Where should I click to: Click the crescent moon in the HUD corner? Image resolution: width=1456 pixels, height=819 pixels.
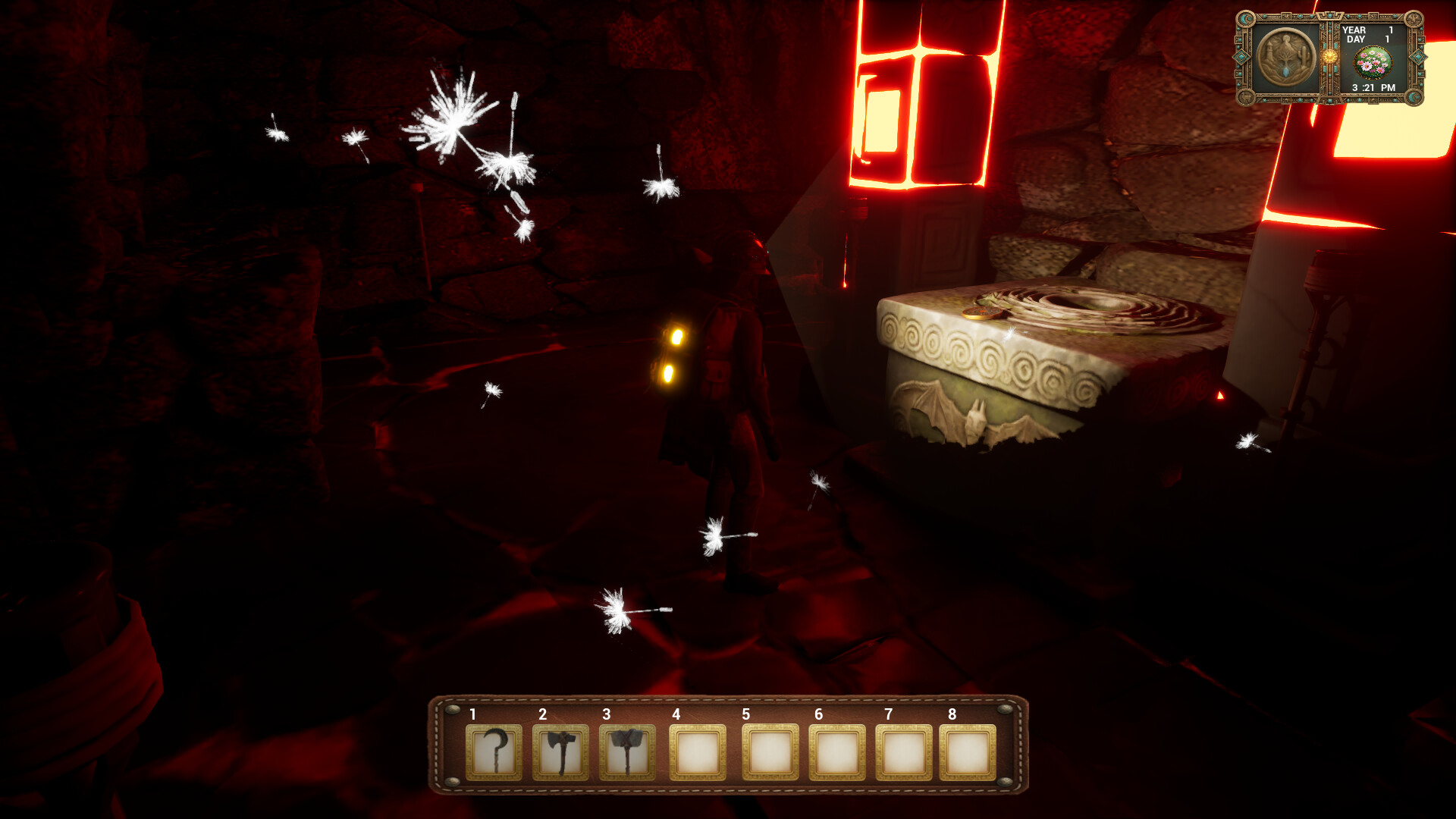pos(1244,18)
